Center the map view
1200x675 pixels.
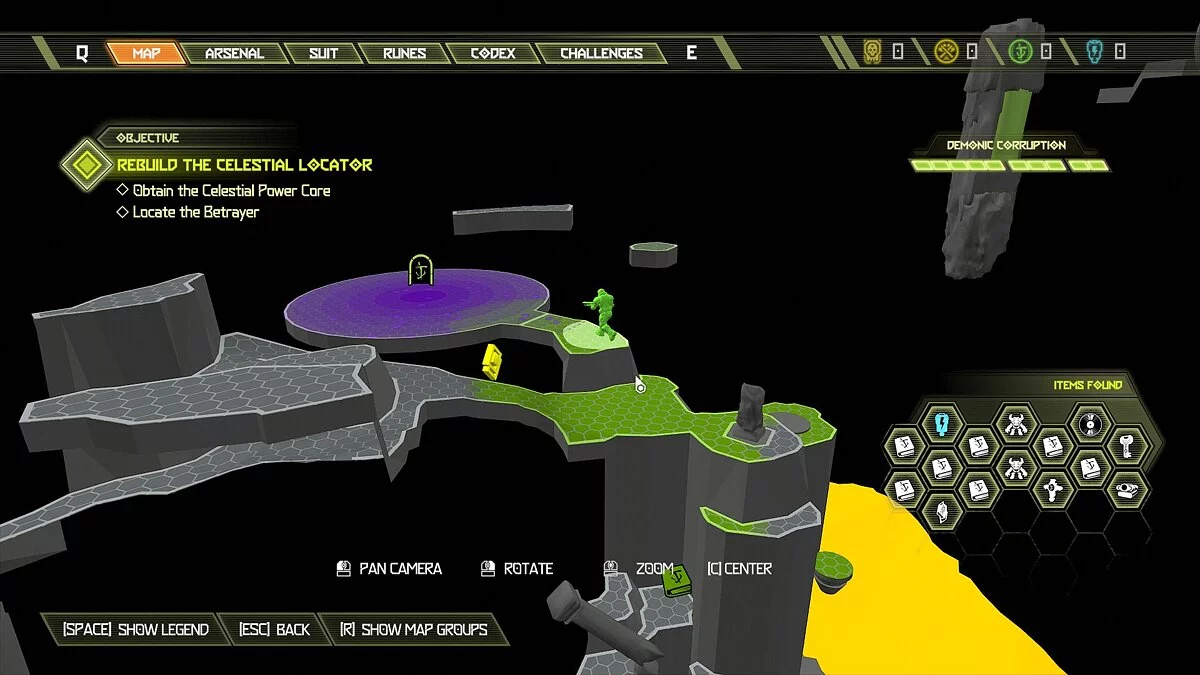point(739,568)
